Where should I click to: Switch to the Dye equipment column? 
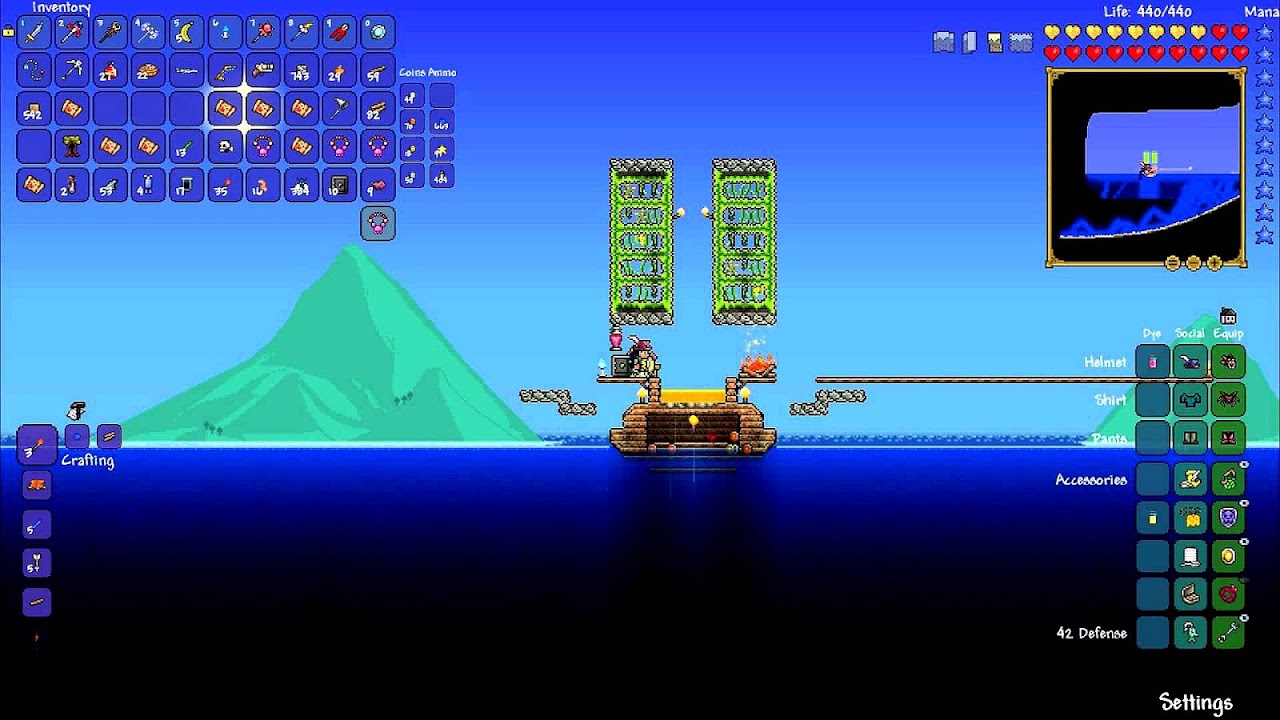(1151, 332)
